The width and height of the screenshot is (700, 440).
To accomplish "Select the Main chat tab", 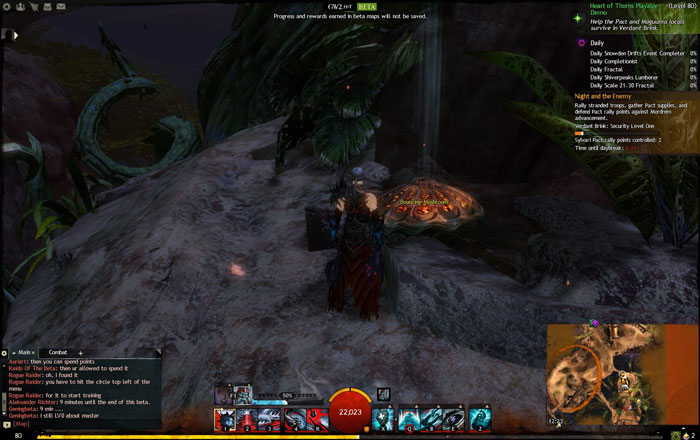I will (25, 352).
